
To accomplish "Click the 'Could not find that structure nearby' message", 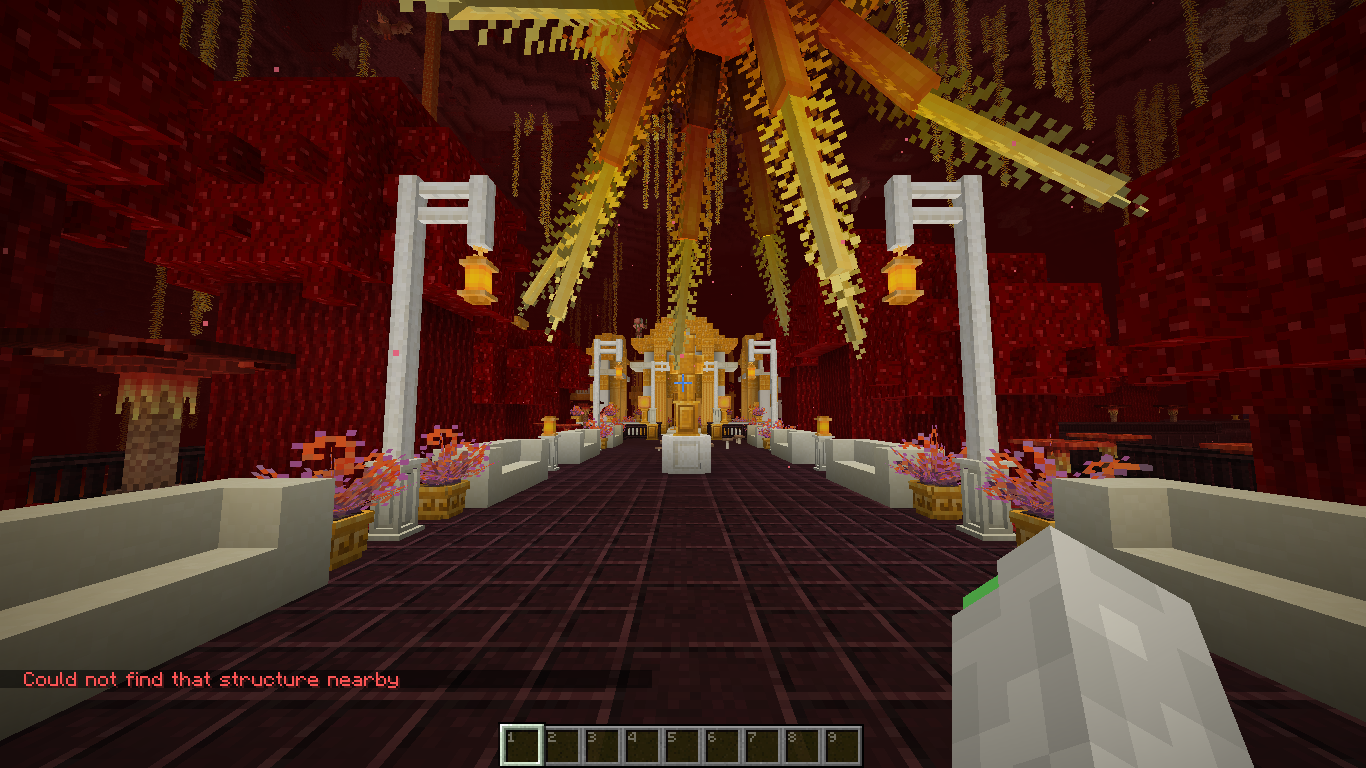I will [x=212, y=678].
